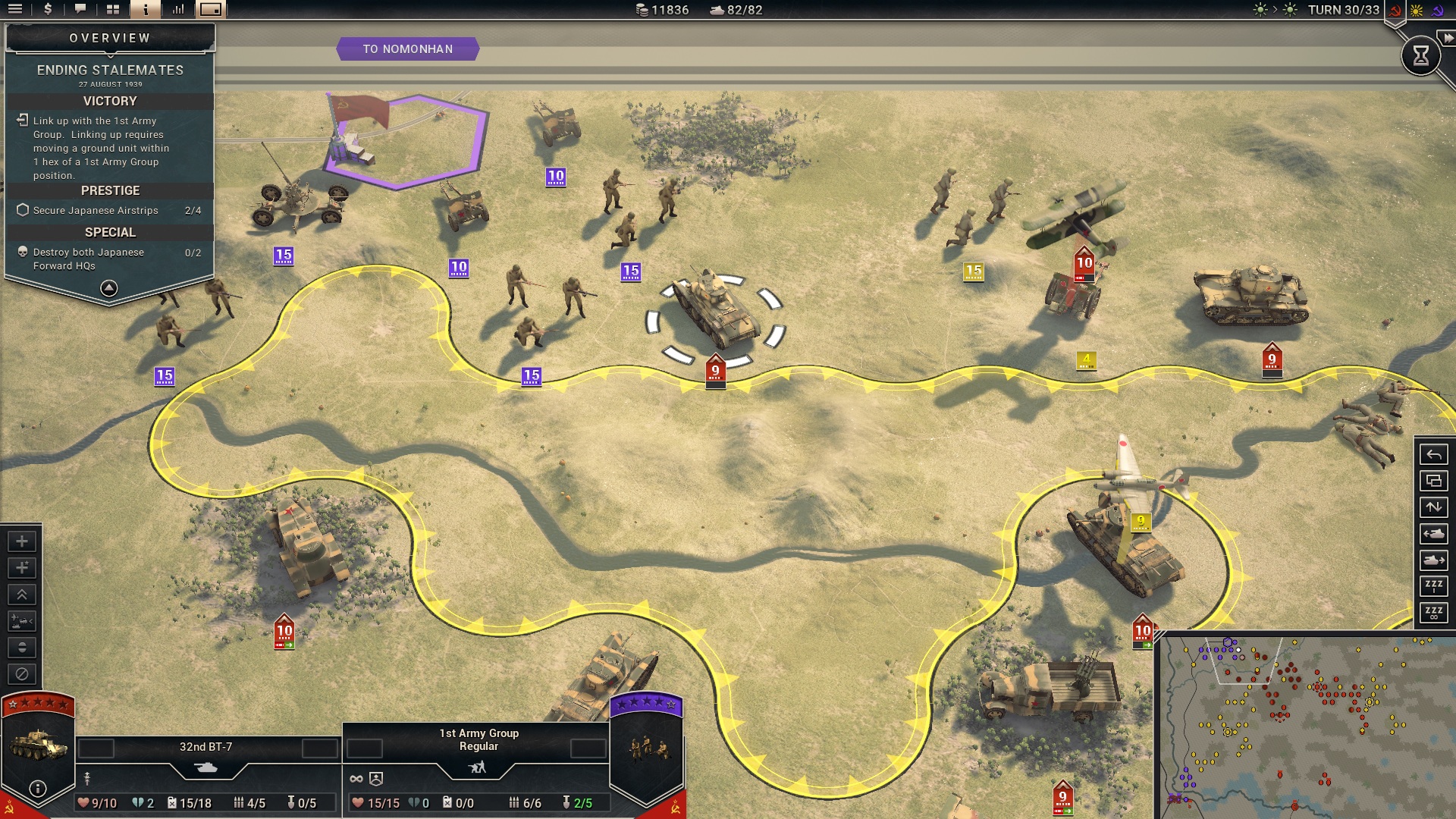The width and height of the screenshot is (1456, 819).
Task: Open the speech bubble message log
Action: pos(80,10)
